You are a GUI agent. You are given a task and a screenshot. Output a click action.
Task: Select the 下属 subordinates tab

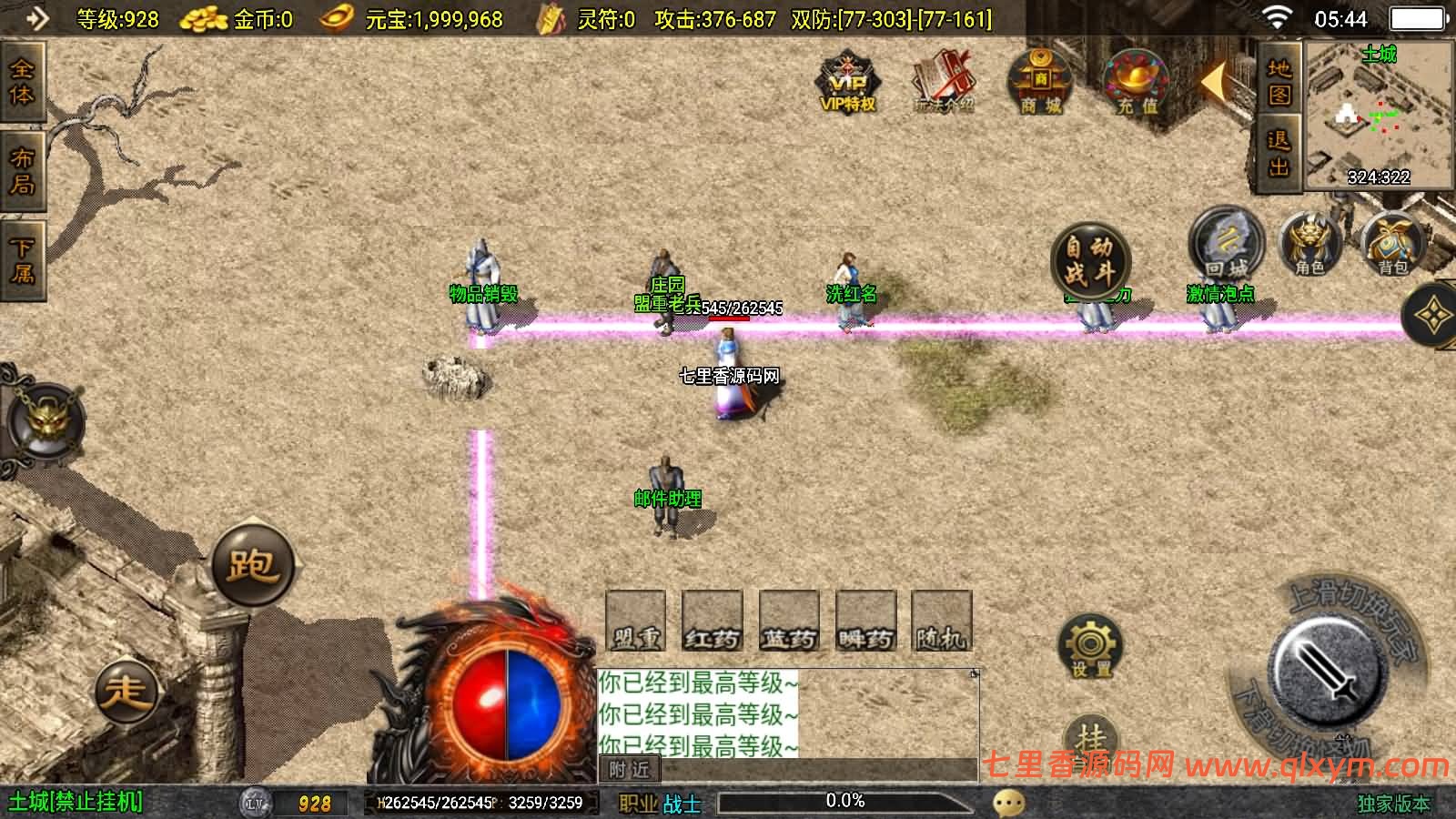tap(21, 260)
